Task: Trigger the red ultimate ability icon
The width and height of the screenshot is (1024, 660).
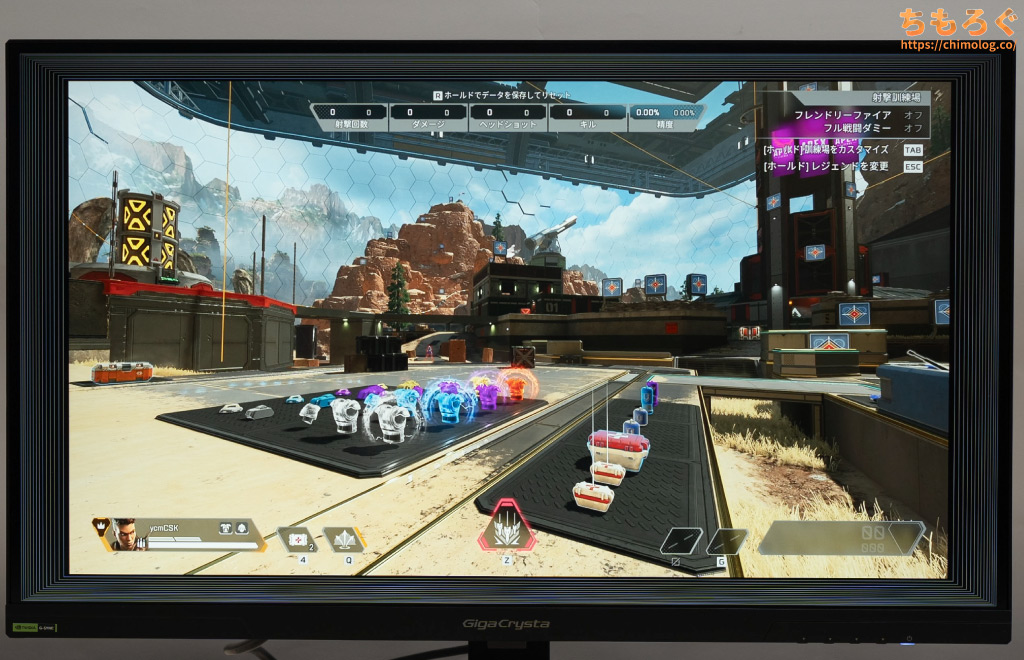Action: tap(507, 527)
